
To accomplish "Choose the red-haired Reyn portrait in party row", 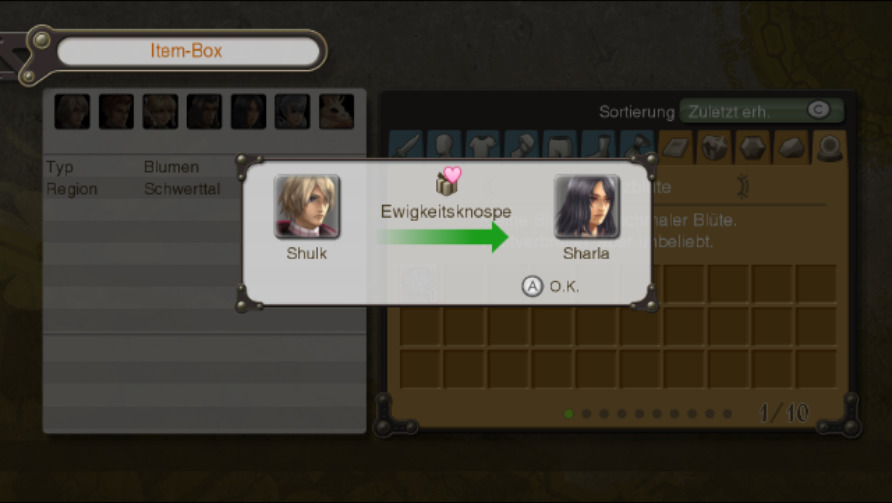I will pos(116,111).
